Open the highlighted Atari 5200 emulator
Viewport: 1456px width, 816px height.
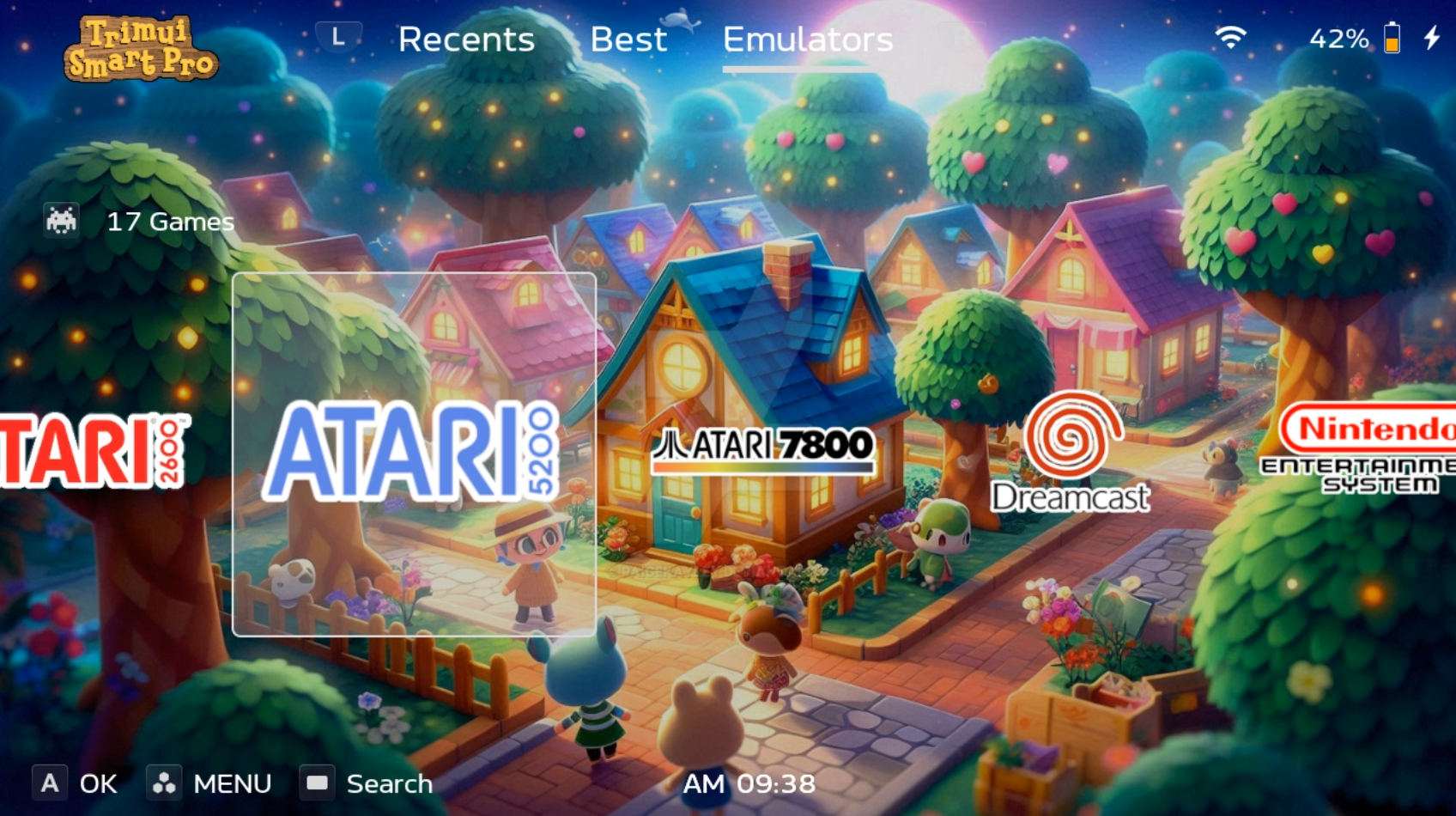[414, 453]
